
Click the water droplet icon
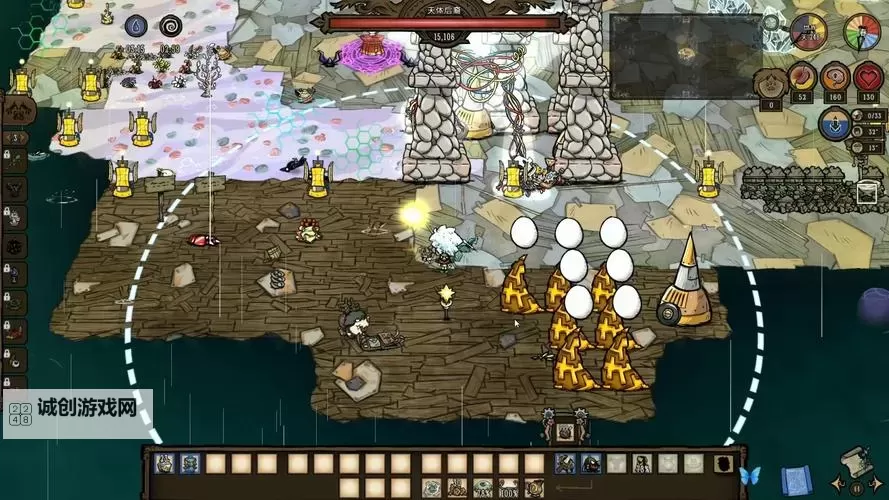138,26
